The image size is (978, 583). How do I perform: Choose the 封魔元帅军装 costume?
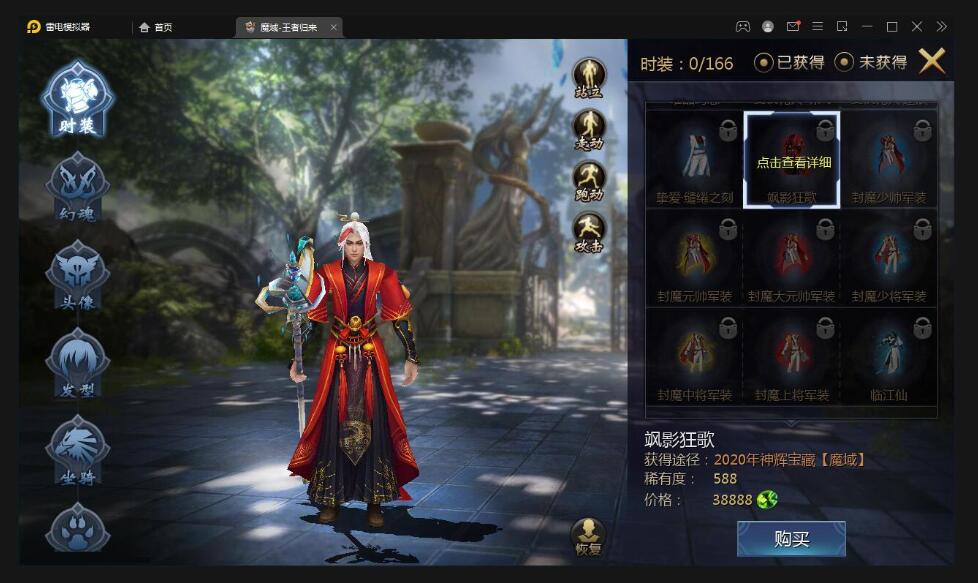[x=695, y=258]
